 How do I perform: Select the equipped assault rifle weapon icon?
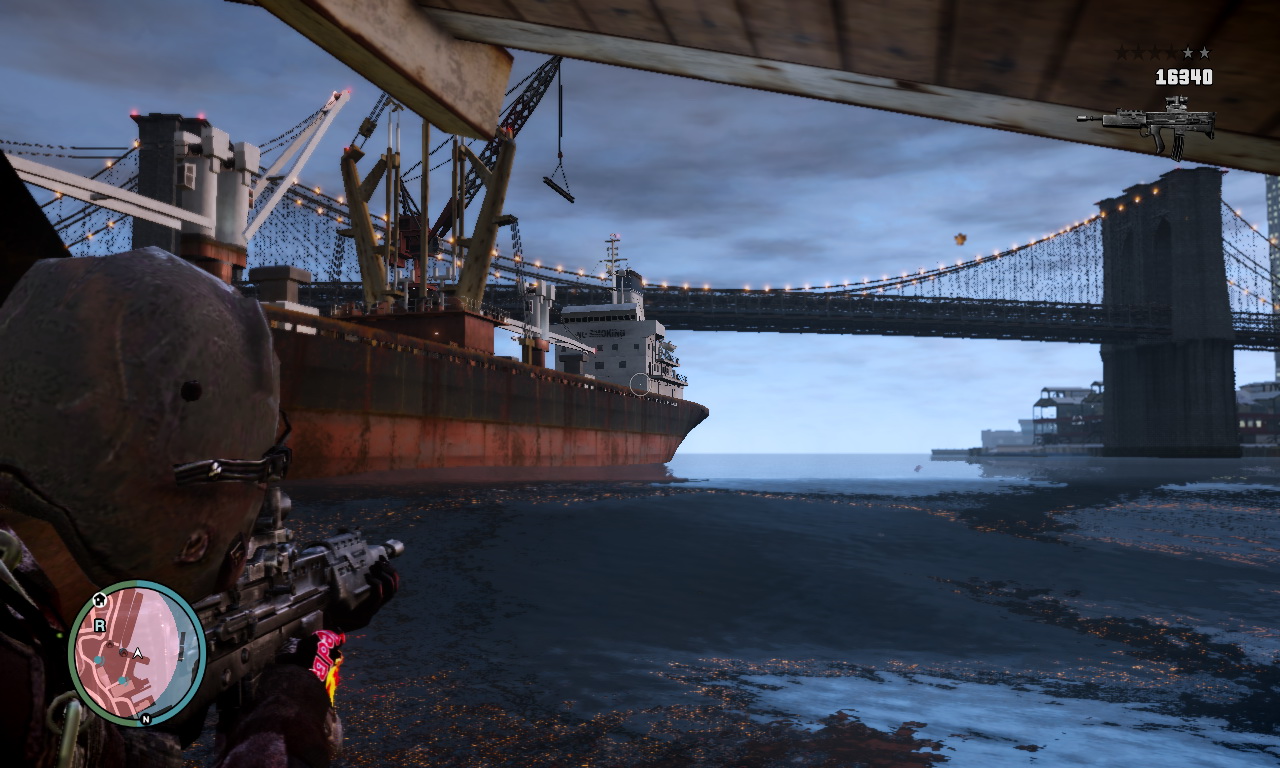point(1147,122)
